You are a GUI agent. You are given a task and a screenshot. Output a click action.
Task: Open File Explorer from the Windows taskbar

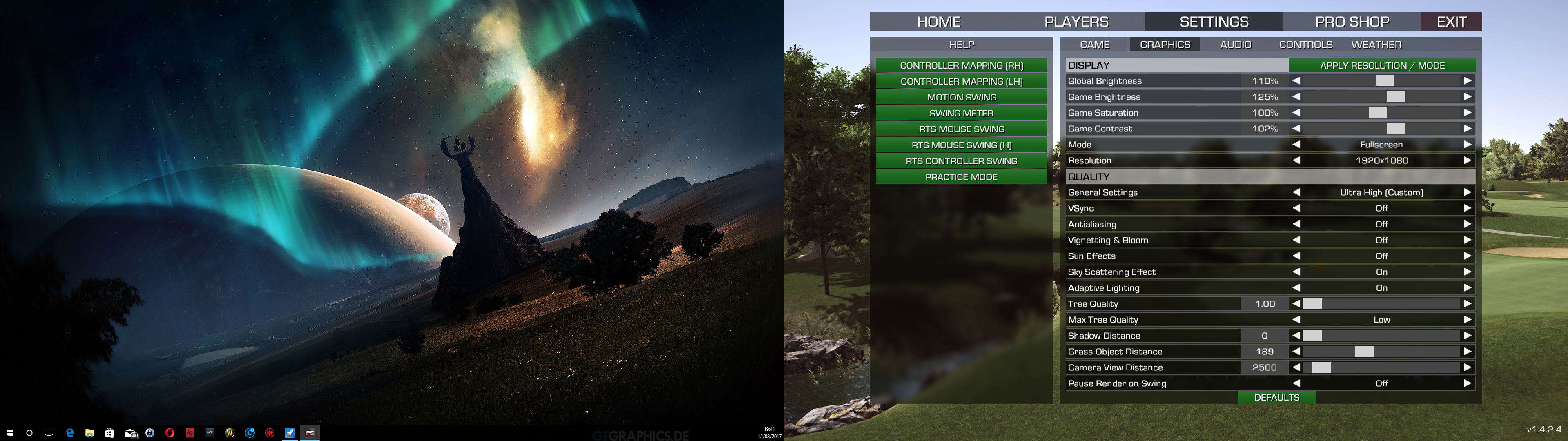click(x=89, y=433)
